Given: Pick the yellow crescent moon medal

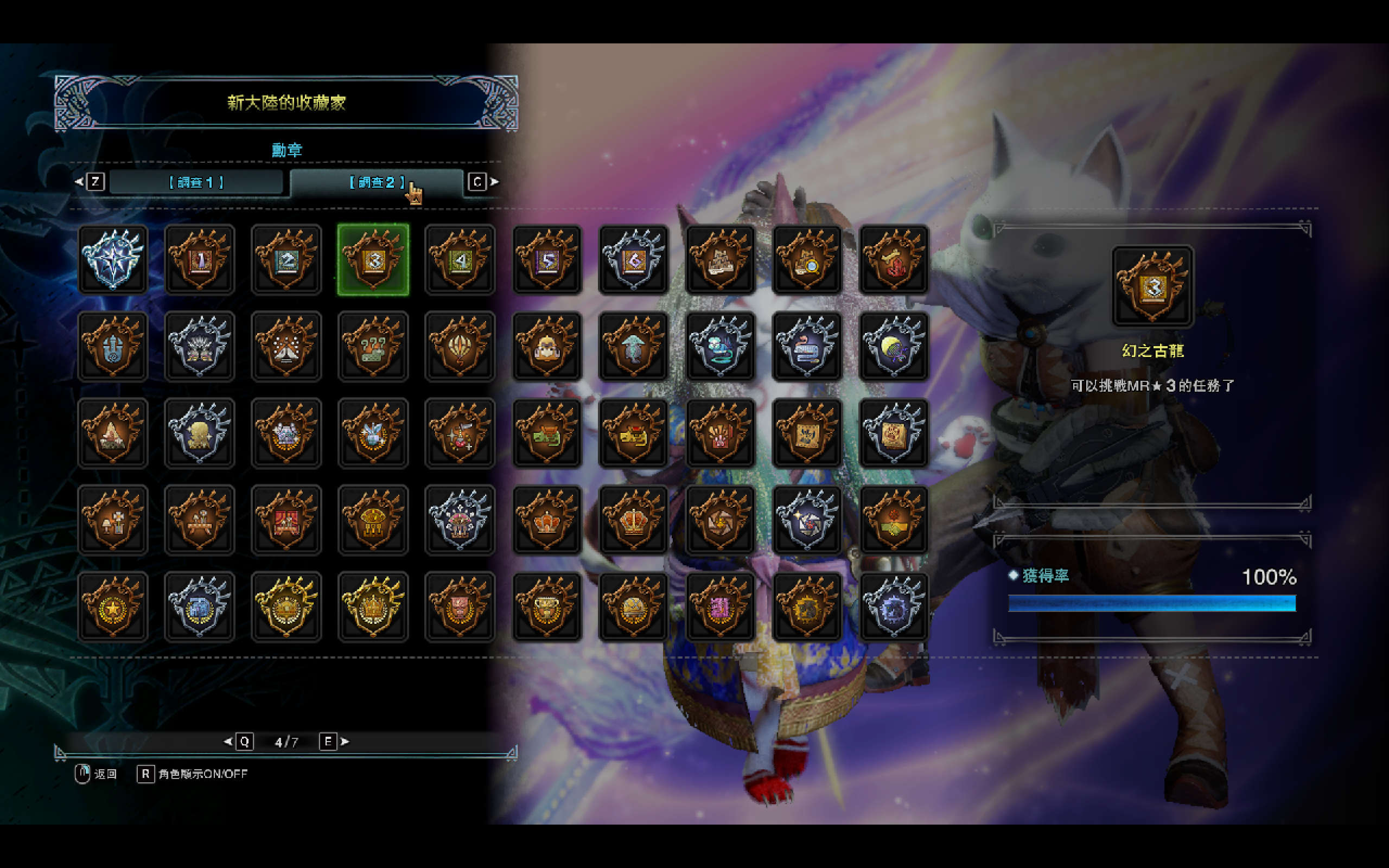Looking at the screenshot, I should (894, 347).
